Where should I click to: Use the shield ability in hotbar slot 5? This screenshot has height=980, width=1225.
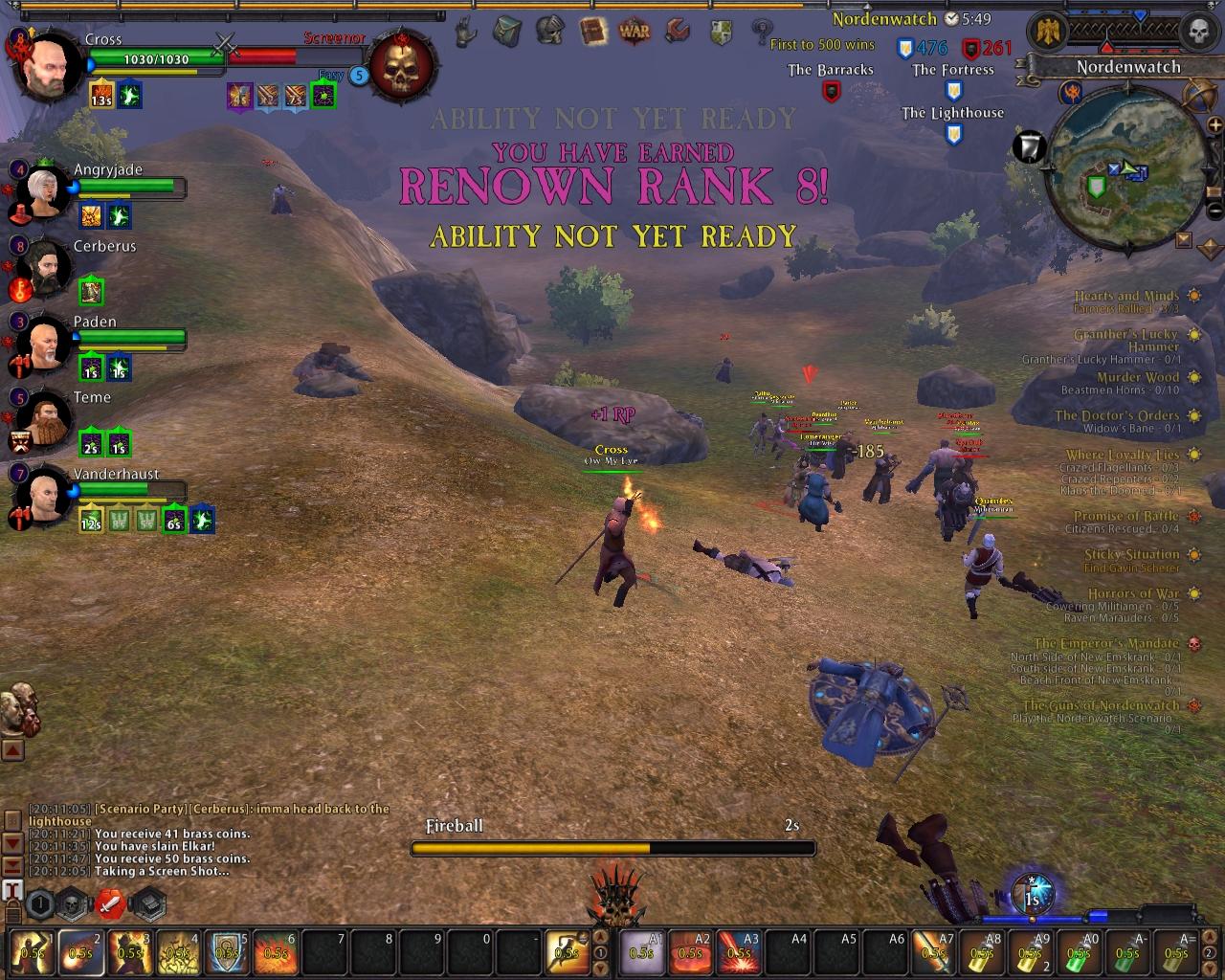tap(226, 950)
